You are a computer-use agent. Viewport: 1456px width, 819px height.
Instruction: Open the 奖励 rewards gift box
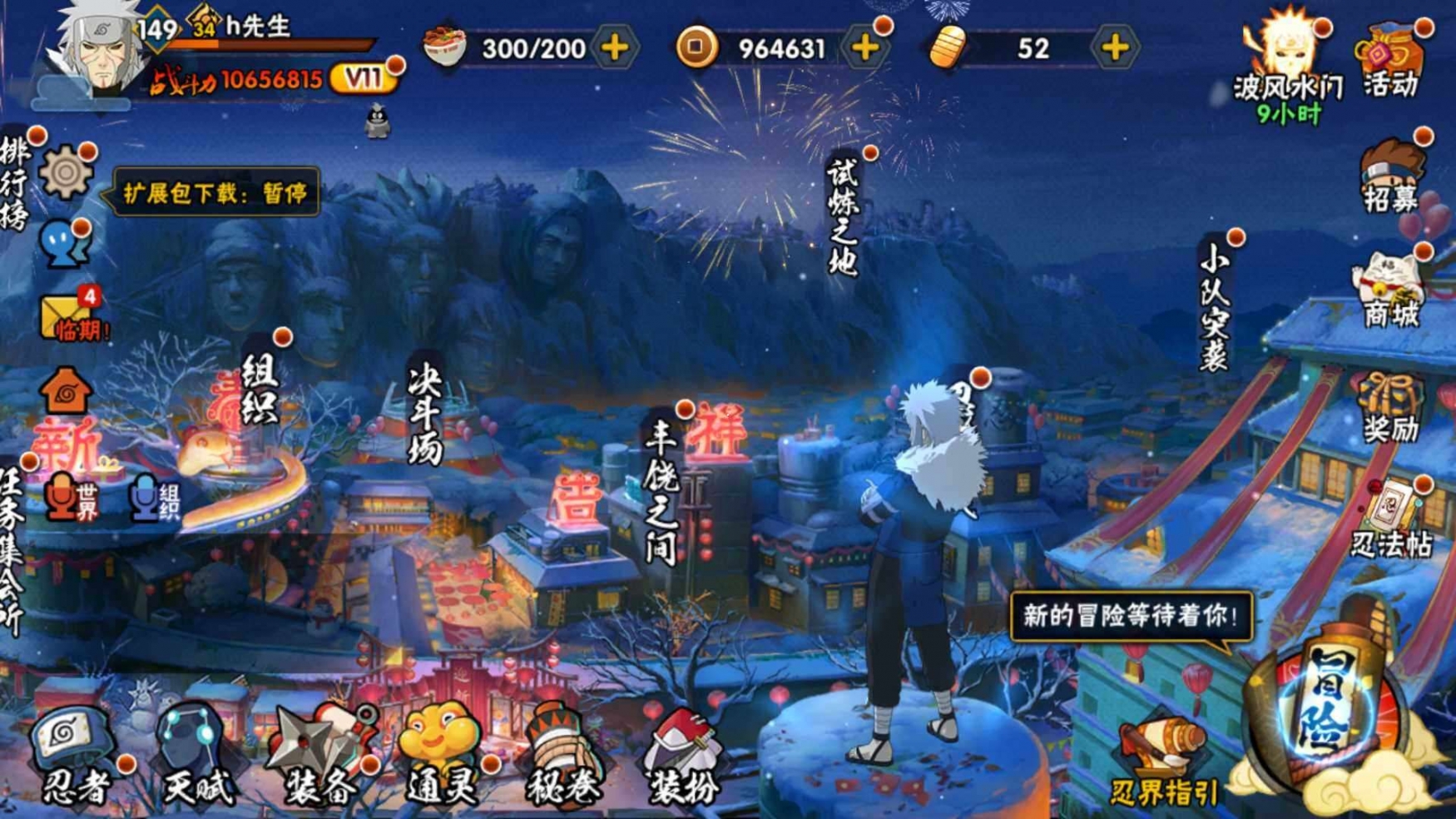pyautogui.click(x=1390, y=408)
